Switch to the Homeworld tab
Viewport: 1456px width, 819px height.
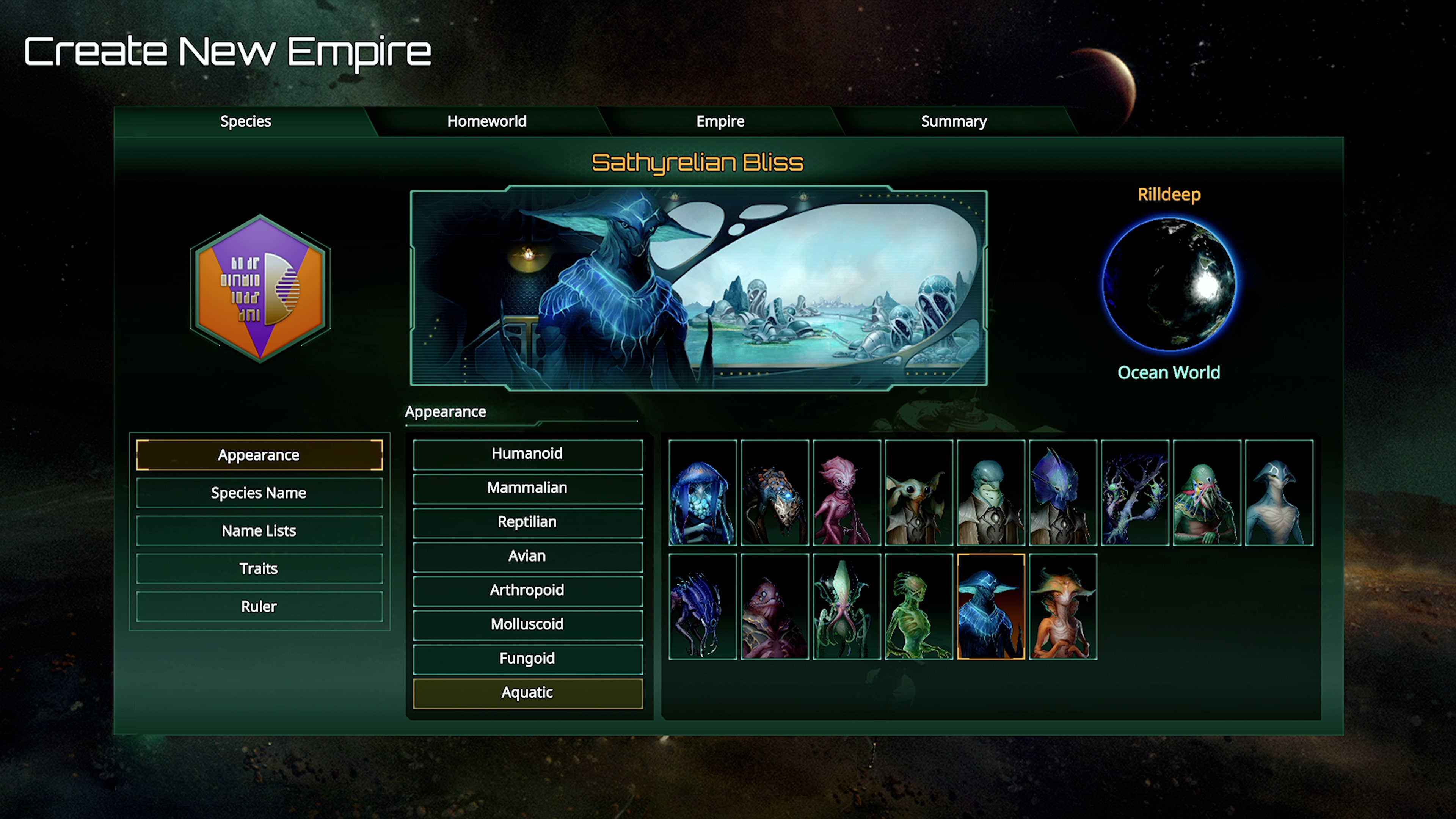(x=486, y=121)
